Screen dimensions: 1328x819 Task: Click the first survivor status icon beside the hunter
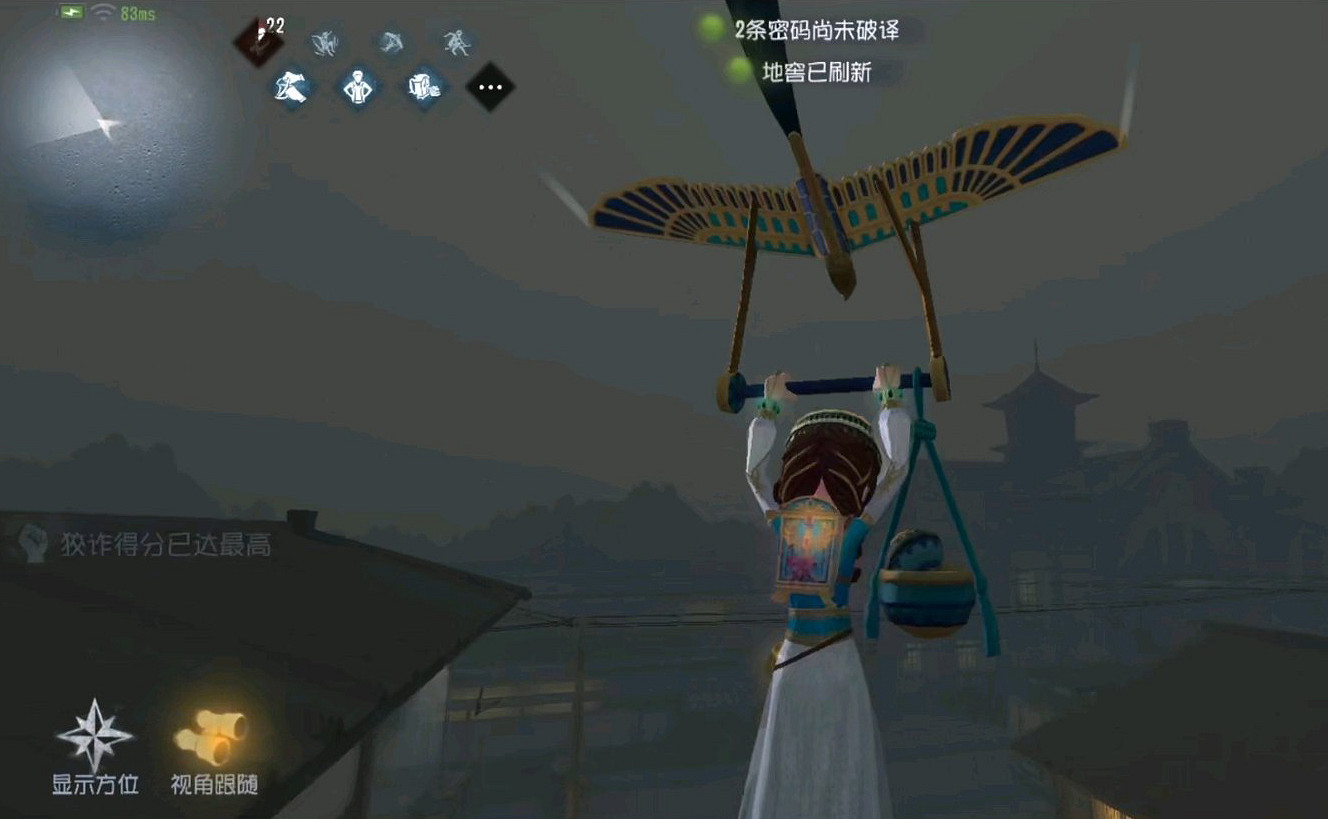click(326, 44)
